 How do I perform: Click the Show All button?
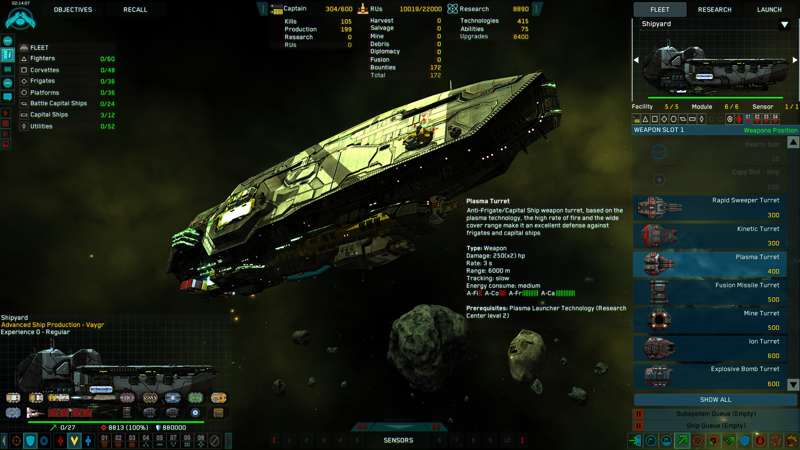[x=716, y=399]
